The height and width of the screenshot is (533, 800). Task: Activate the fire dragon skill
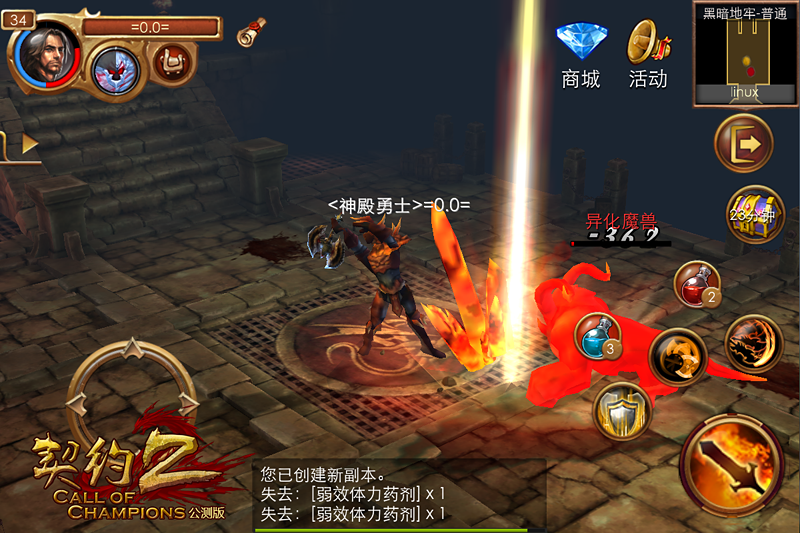click(x=753, y=344)
